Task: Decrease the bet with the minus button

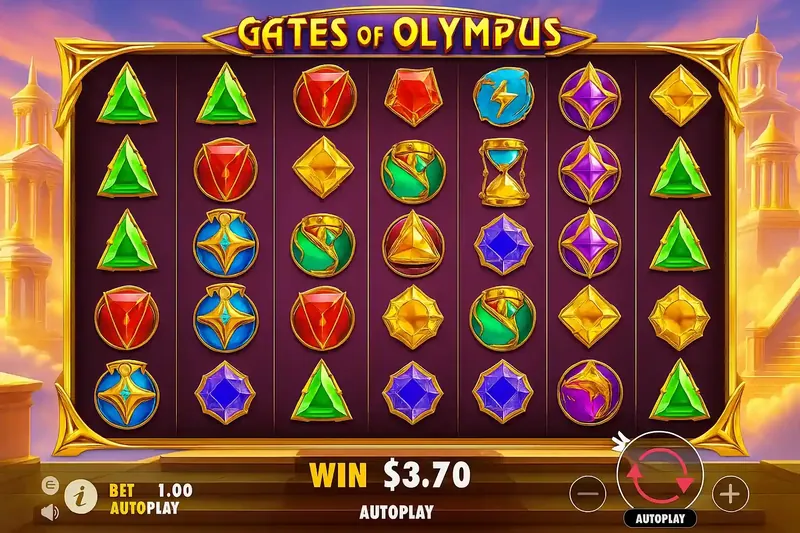Action: (x=590, y=493)
